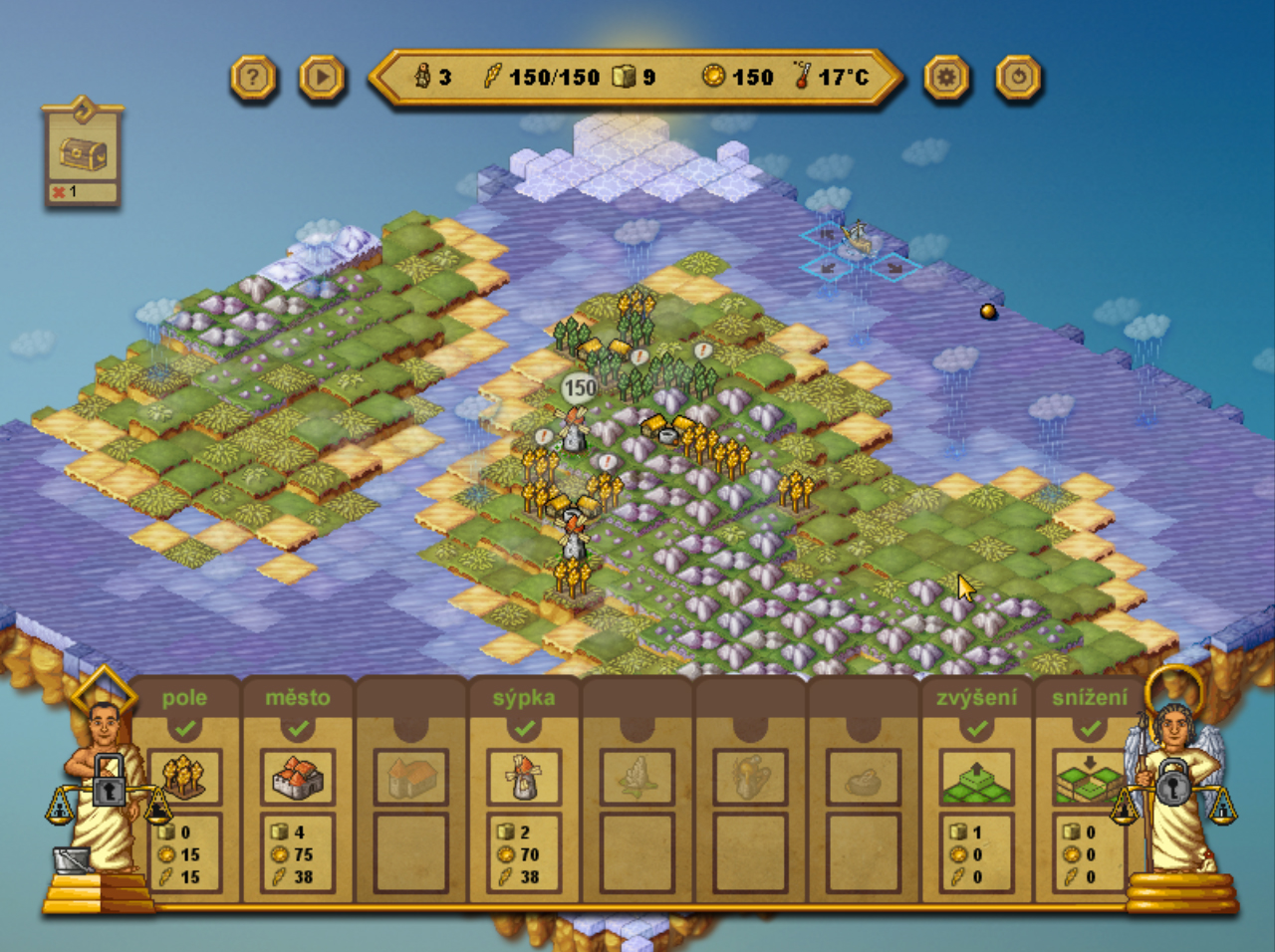The image size is (1275, 952).
Task: Open the help question mark button
Action: (253, 78)
